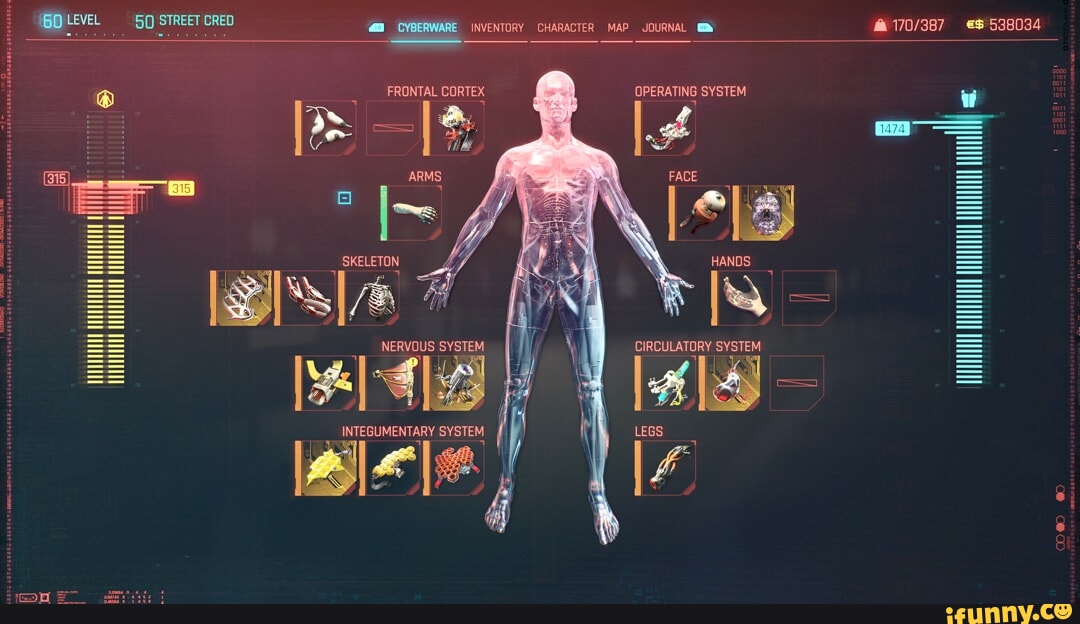Go to the Map tab

[617, 28]
